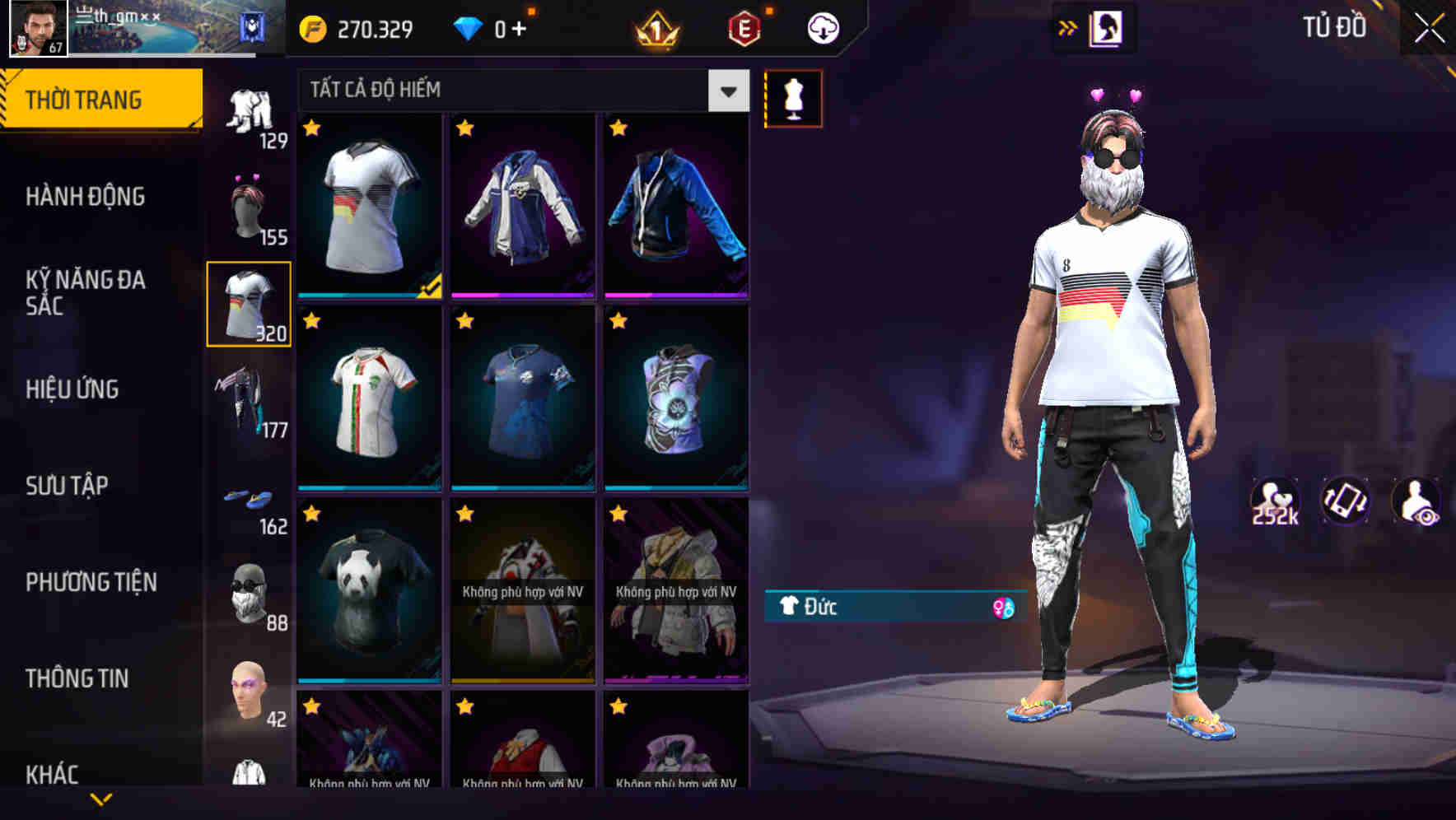Select the mannequin outfit preset icon
This screenshot has height=820, width=1456.
click(793, 97)
